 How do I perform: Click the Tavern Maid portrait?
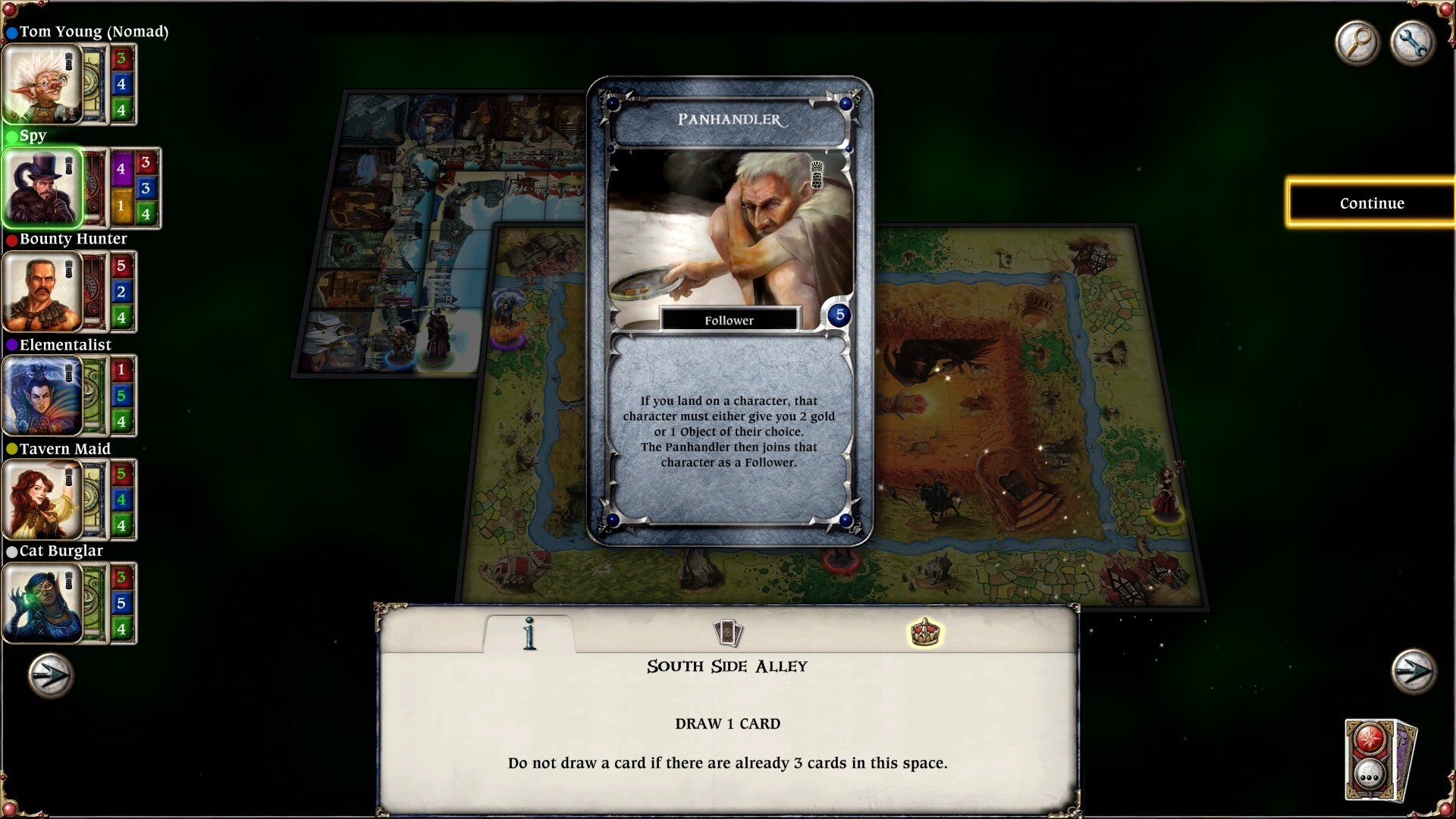[42, 500]
